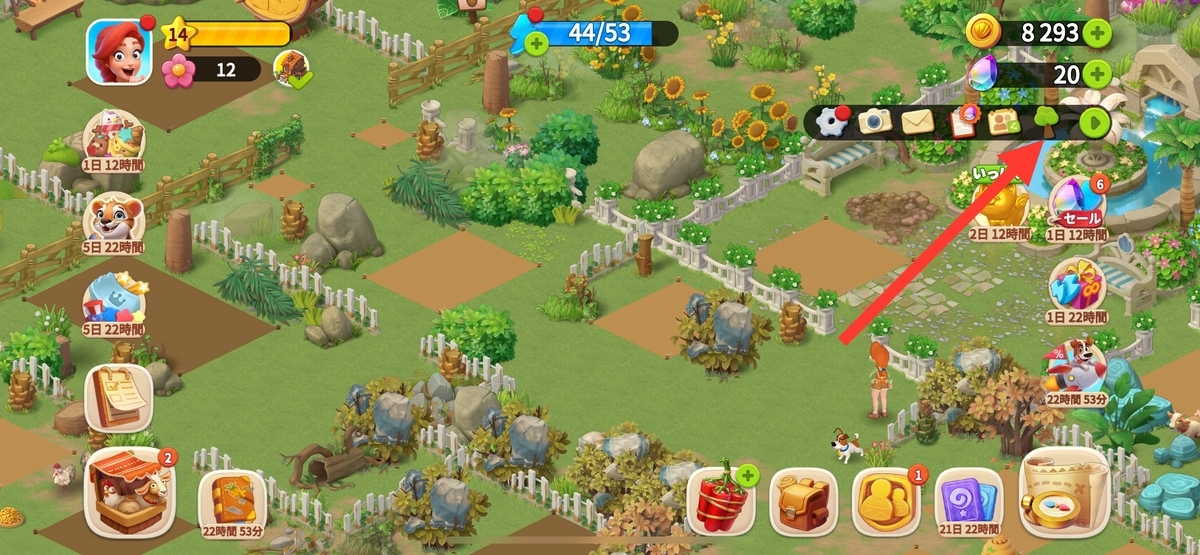Open the red-haired player avatar profile
The width and height of the screenshot is (1200, 555).
tap(119, 52)
